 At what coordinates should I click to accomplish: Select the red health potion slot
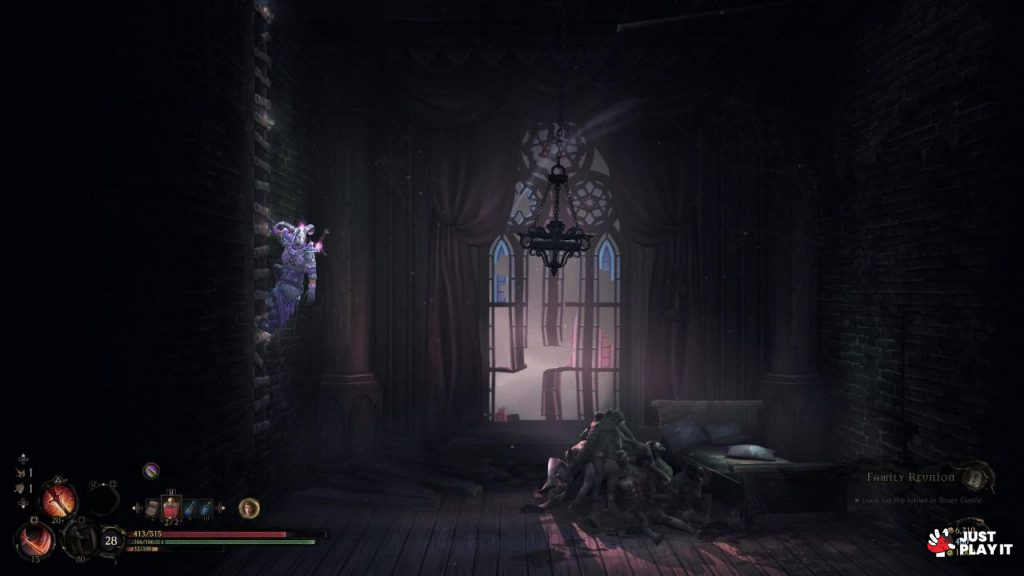tap(172, 508)
